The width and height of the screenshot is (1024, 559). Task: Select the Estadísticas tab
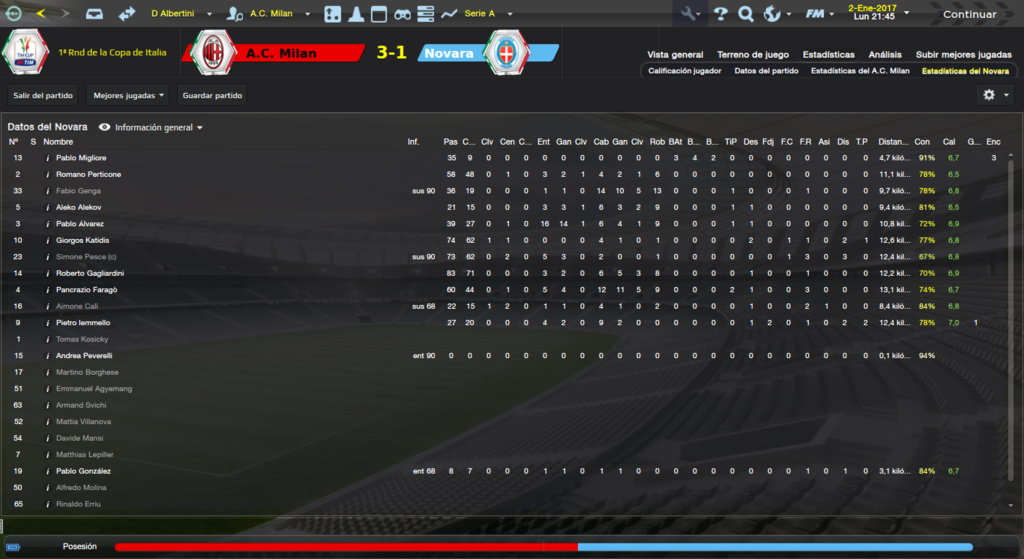coord(828,54)
